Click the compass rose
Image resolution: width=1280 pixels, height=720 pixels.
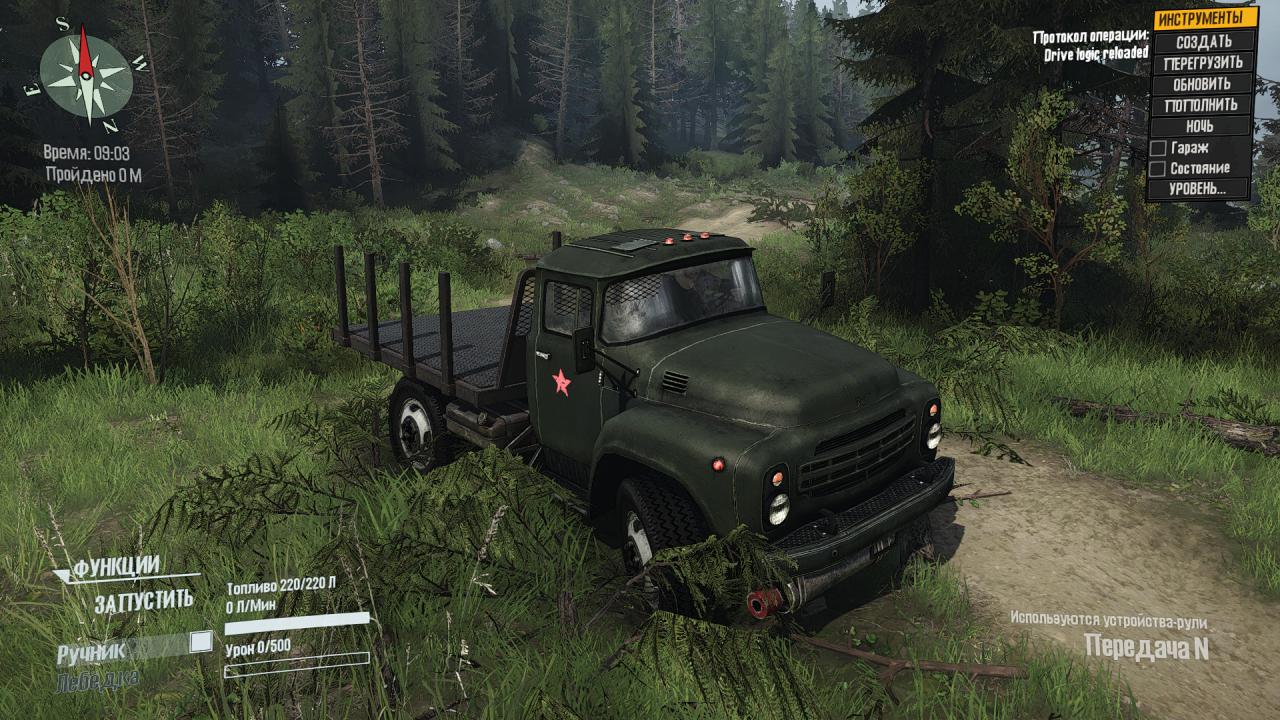tap(86, 74)
